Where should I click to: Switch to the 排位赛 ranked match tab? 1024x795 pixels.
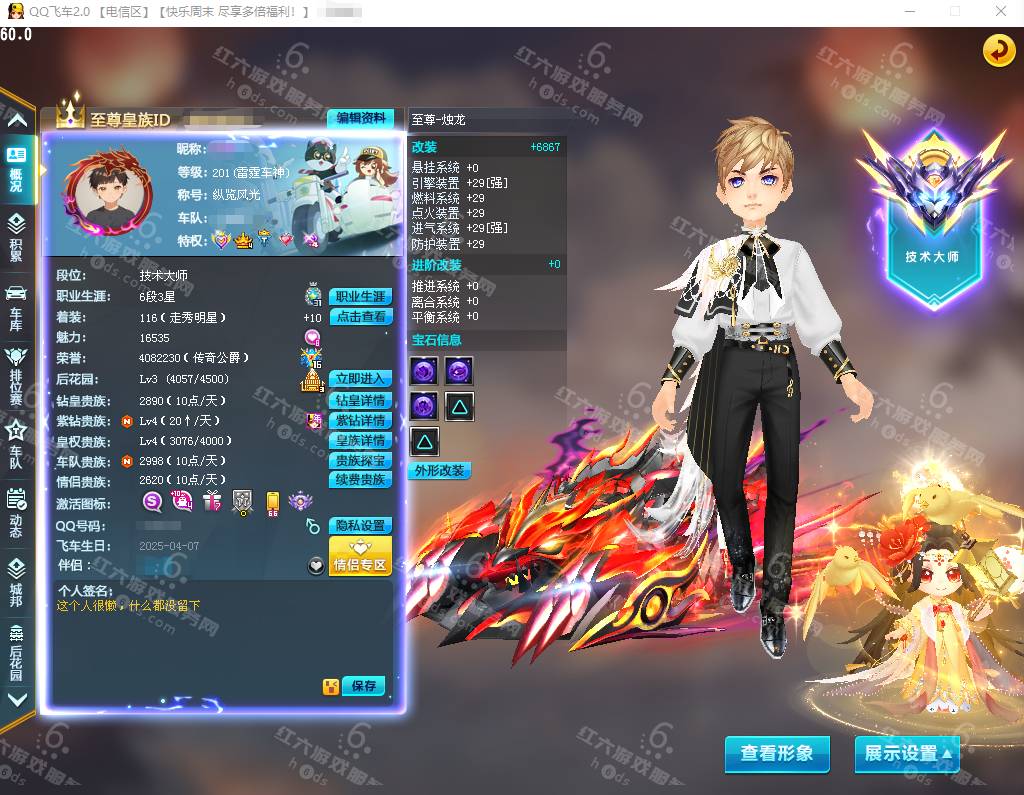16,376
